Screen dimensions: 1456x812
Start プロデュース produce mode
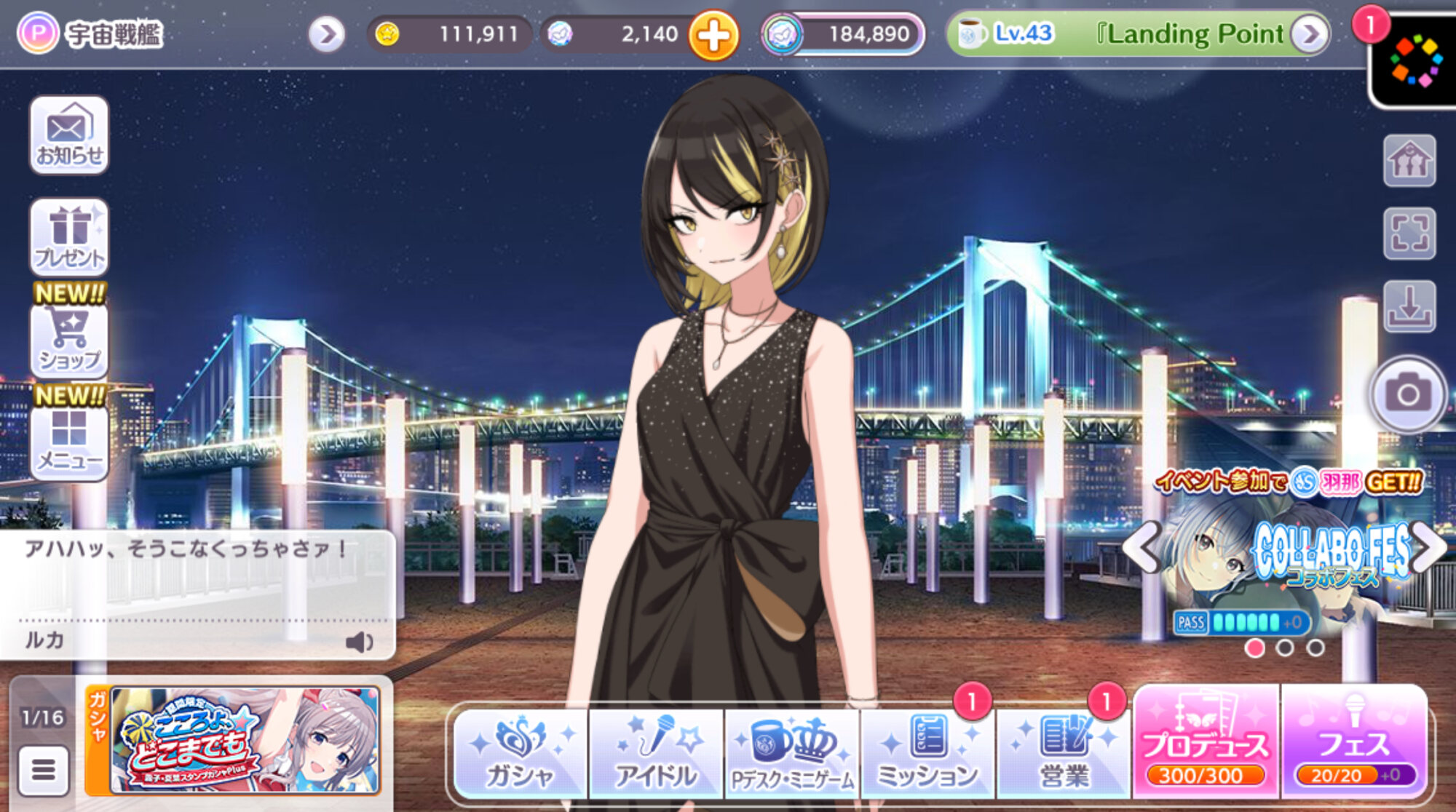1206,742
